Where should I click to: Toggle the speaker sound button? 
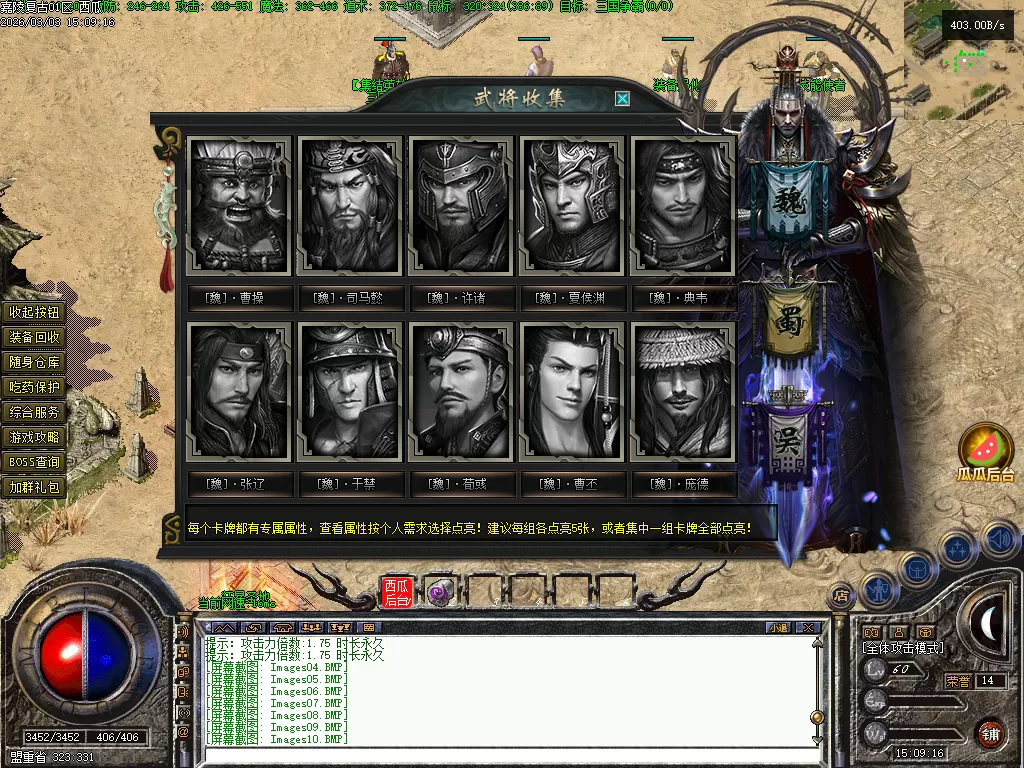1000,540
